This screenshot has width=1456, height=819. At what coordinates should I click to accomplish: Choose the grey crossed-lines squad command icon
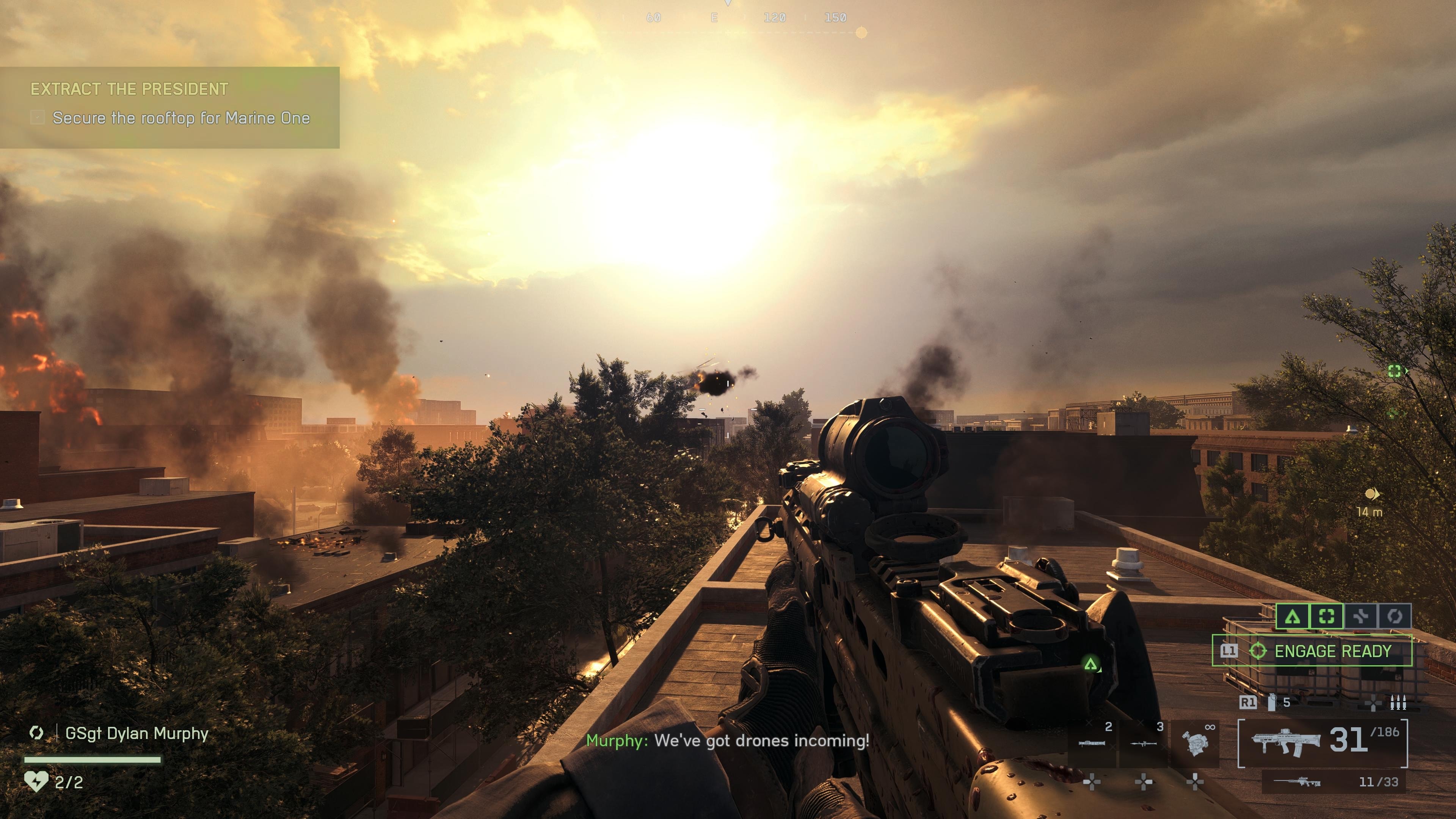1360,616
